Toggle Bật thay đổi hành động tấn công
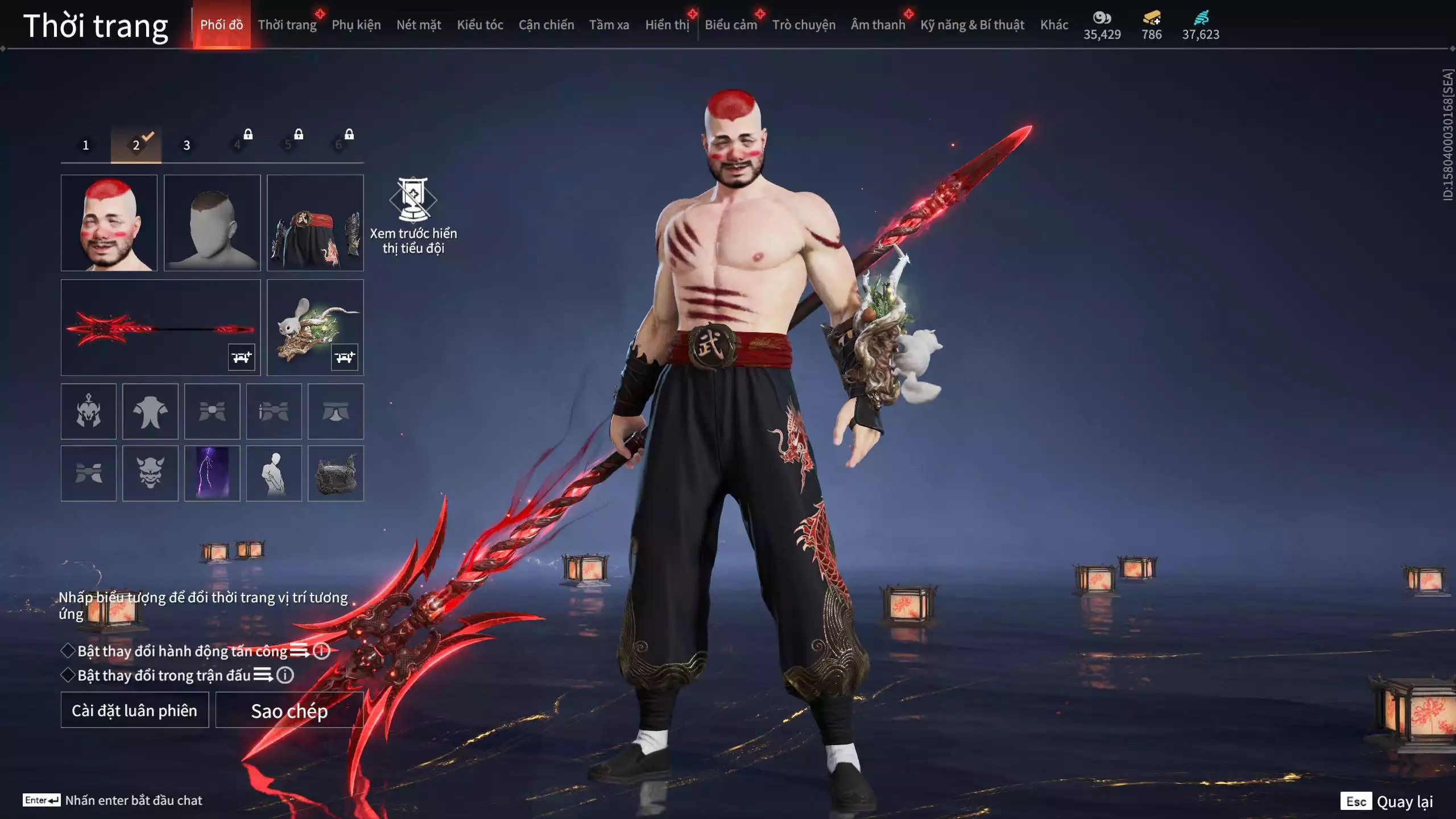The image size is (1456, 819). click(x=68, y=651)
